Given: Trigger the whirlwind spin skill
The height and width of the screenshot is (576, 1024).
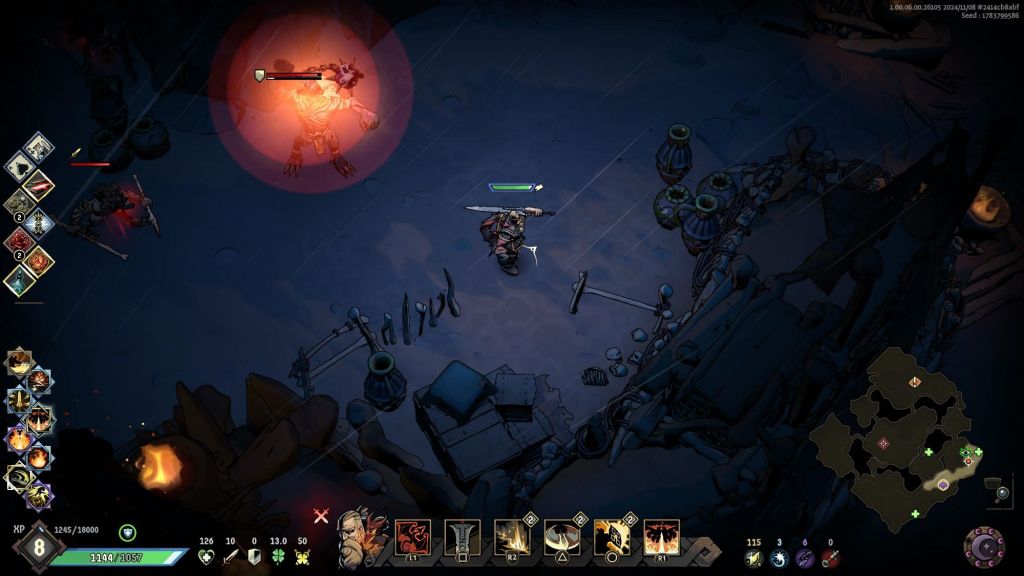Looking at the screenshot, I should [x=562, y=537].
